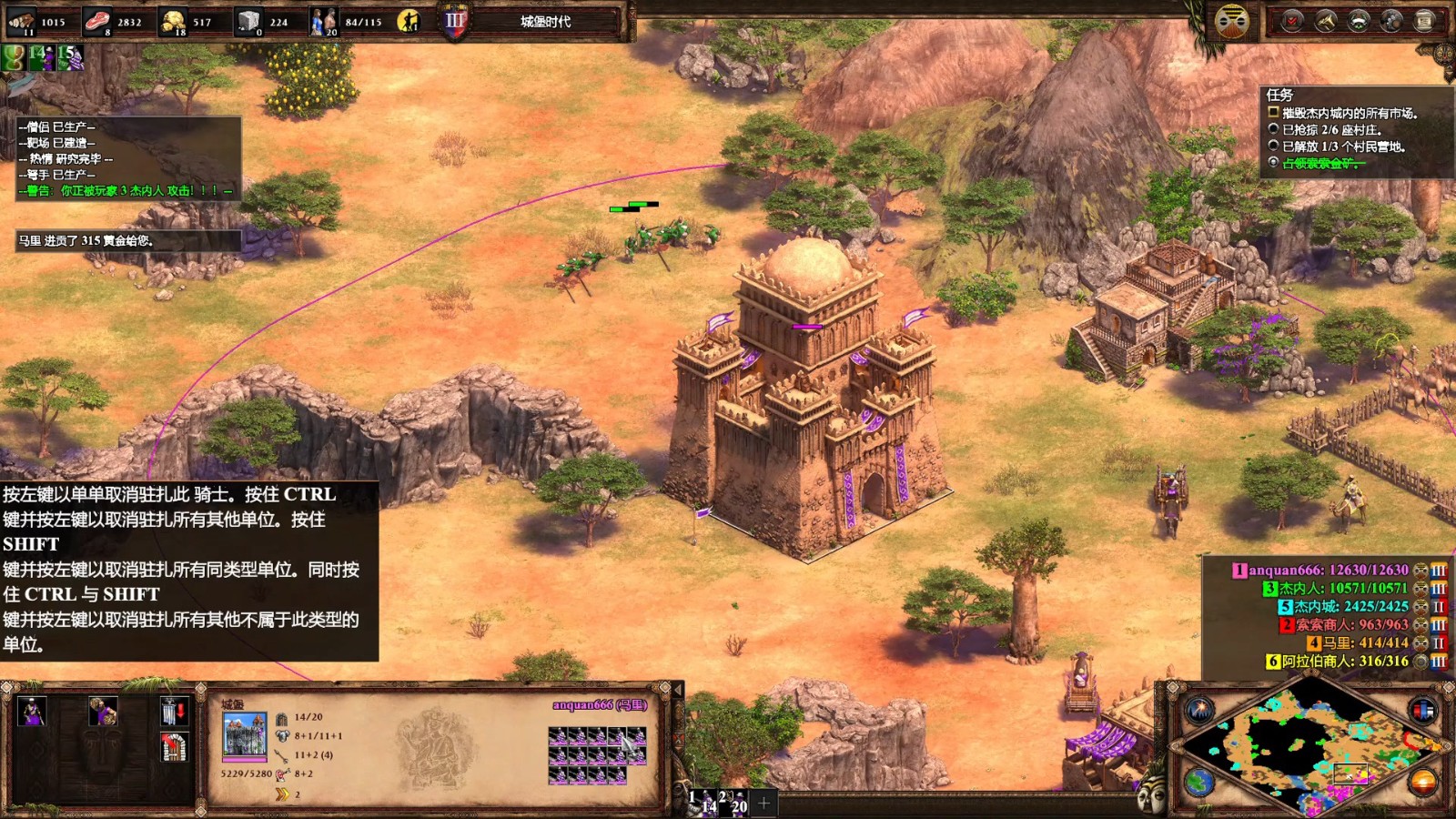The height and width of the screenshot is (819, 1456).
Task: Open the tech tree gears button
Action: [1391, 21]
